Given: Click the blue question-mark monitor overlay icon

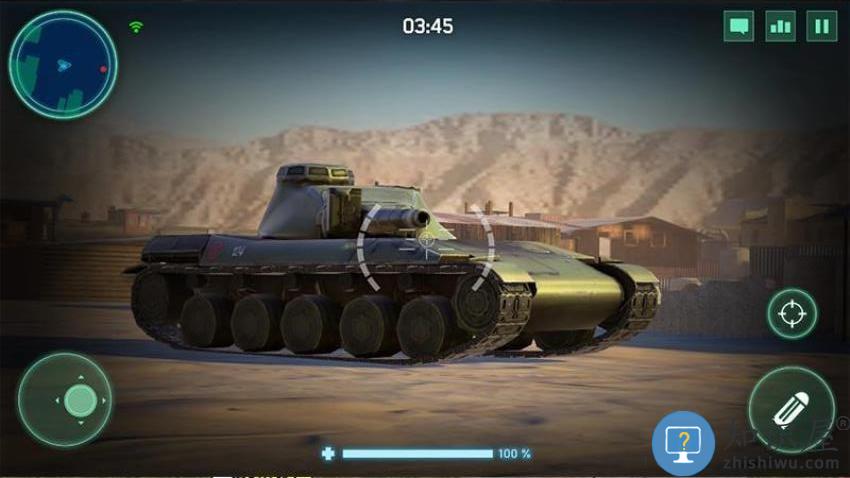Looking at the screenshot, I should [x=683, y=442].
